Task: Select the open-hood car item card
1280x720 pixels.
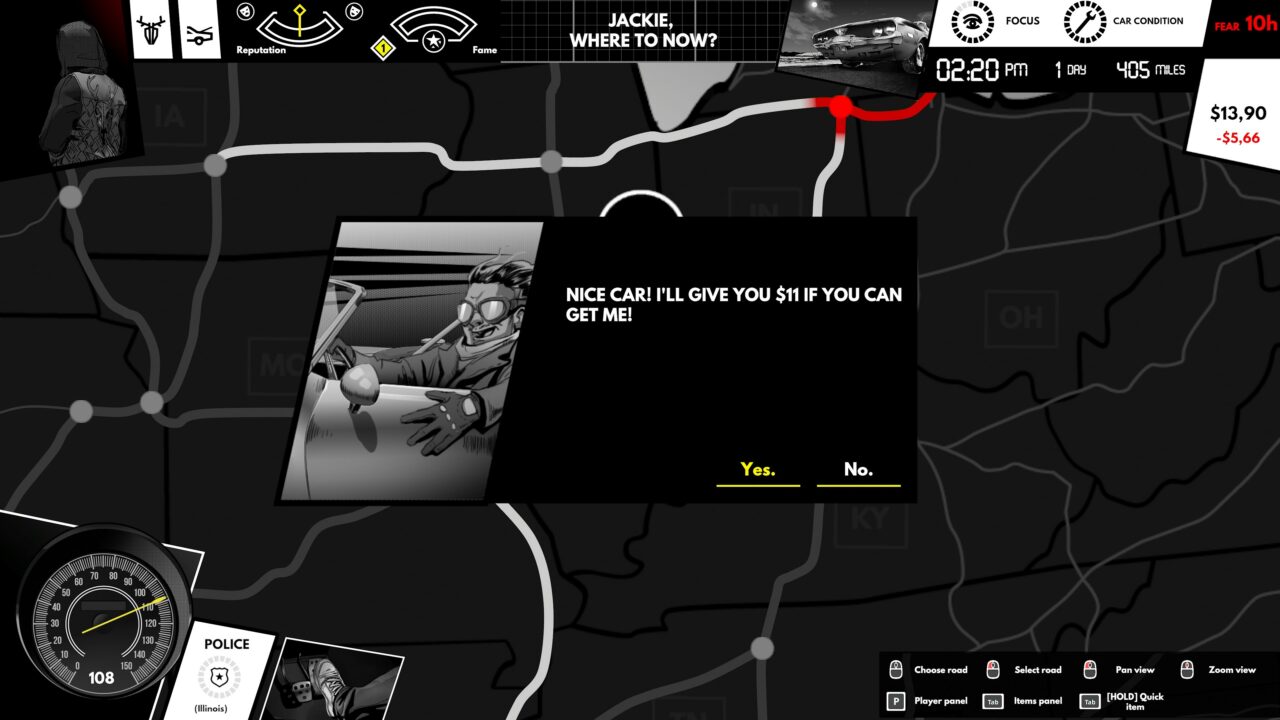Action: (x=201, y=32)
